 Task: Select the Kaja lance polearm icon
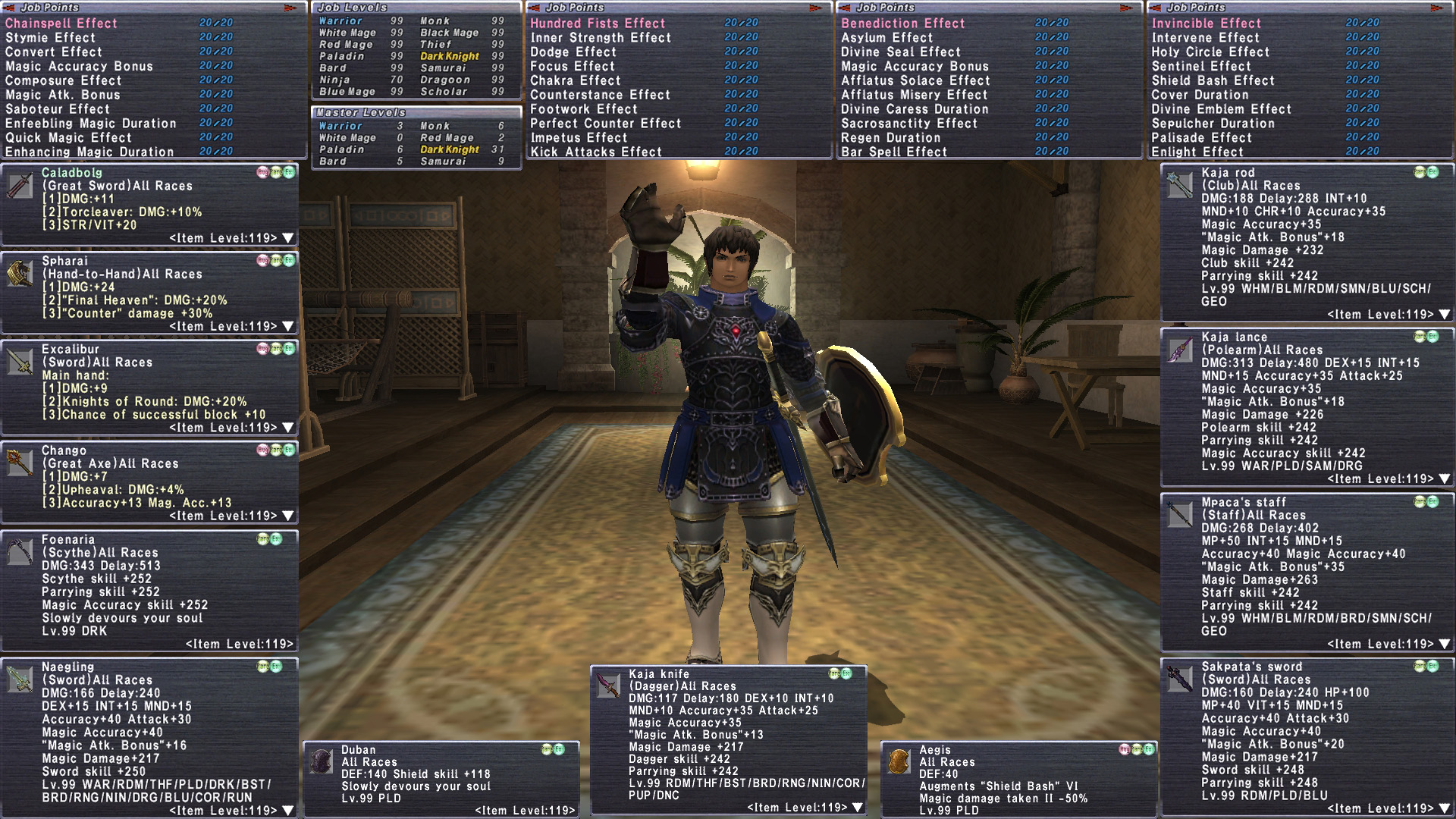1180,350
